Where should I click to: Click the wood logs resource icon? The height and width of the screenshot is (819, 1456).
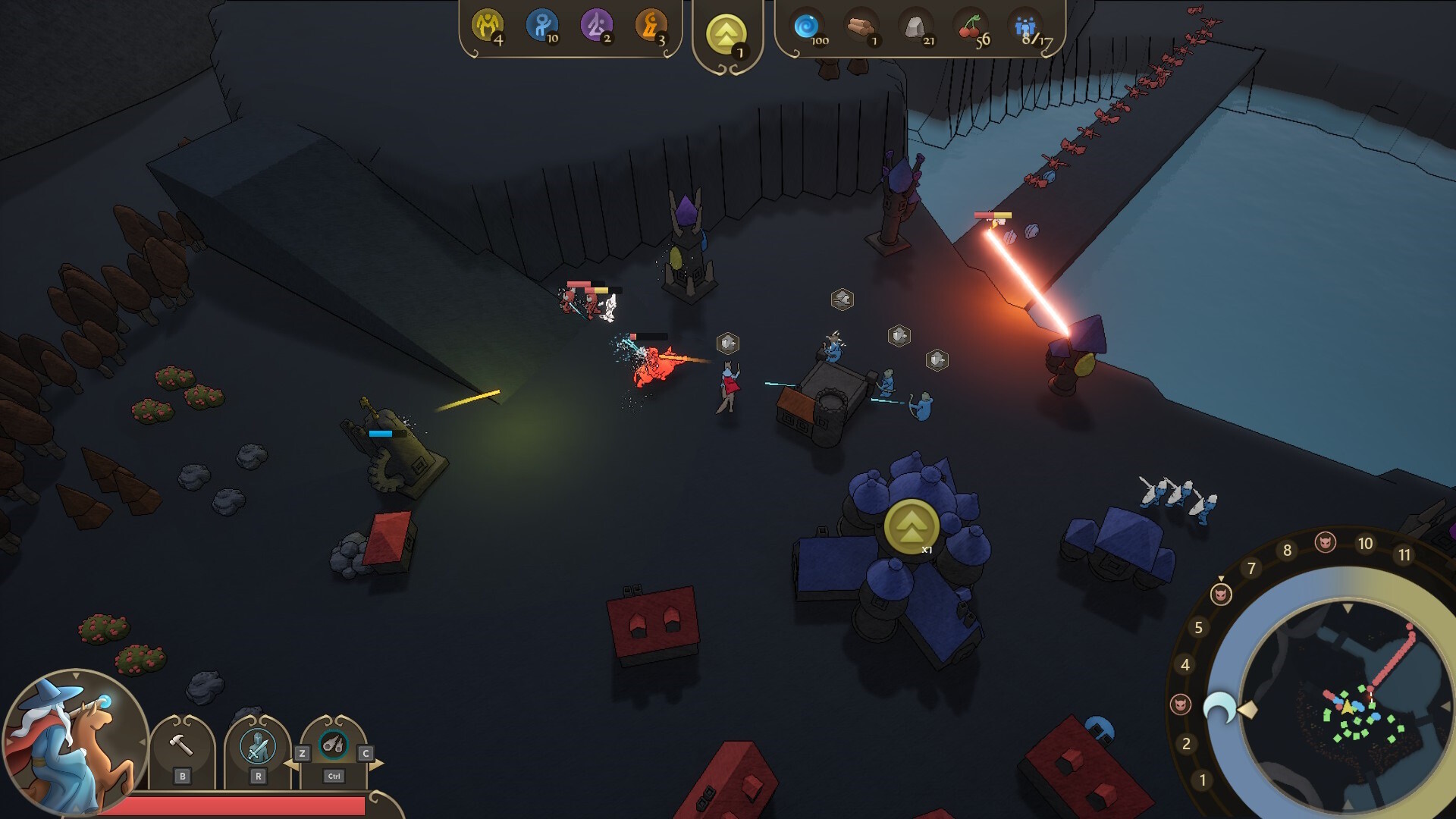pos(860,27)
